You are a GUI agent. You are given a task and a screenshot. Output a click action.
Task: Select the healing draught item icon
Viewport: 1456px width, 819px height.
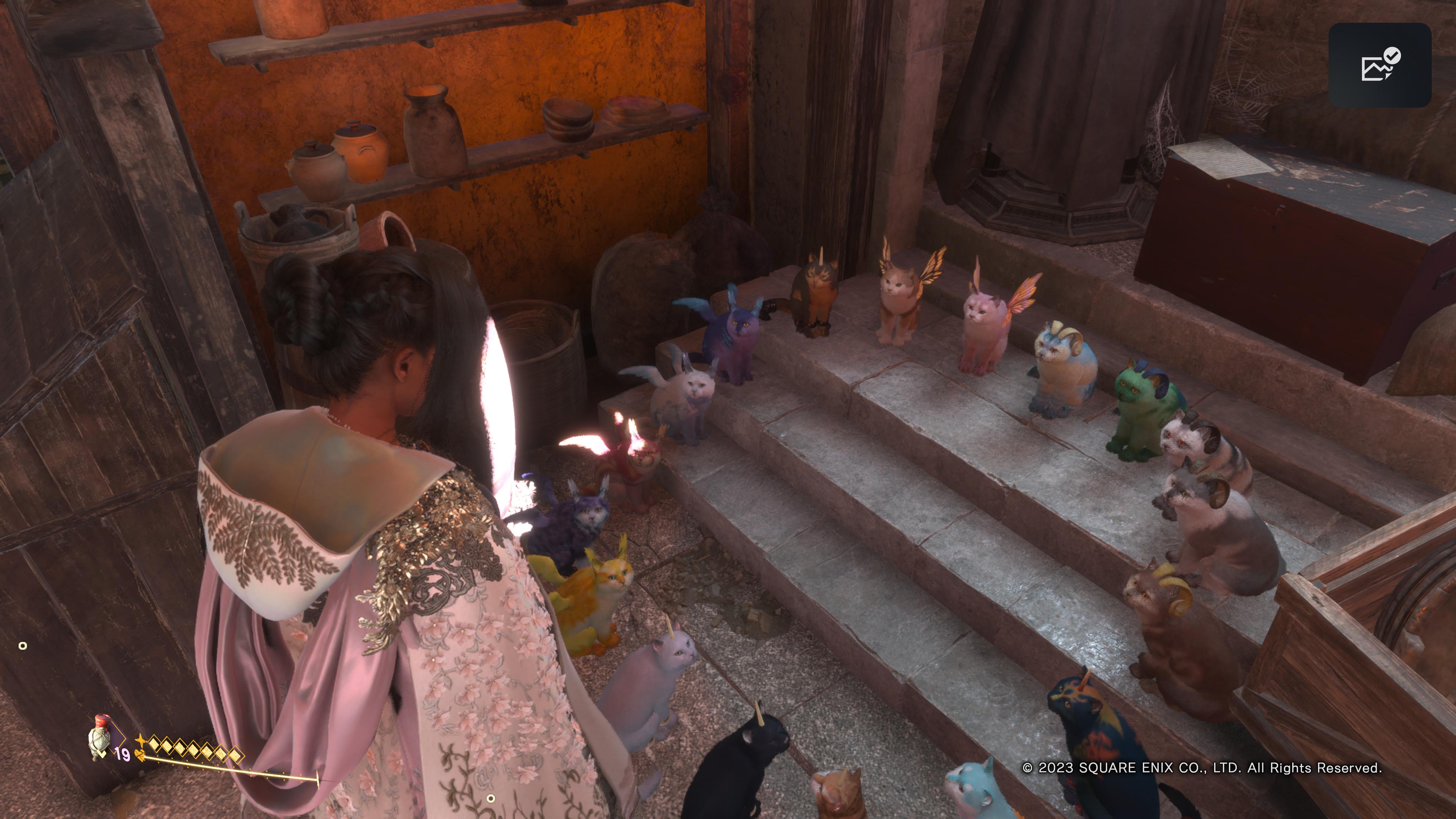(100, 736)
